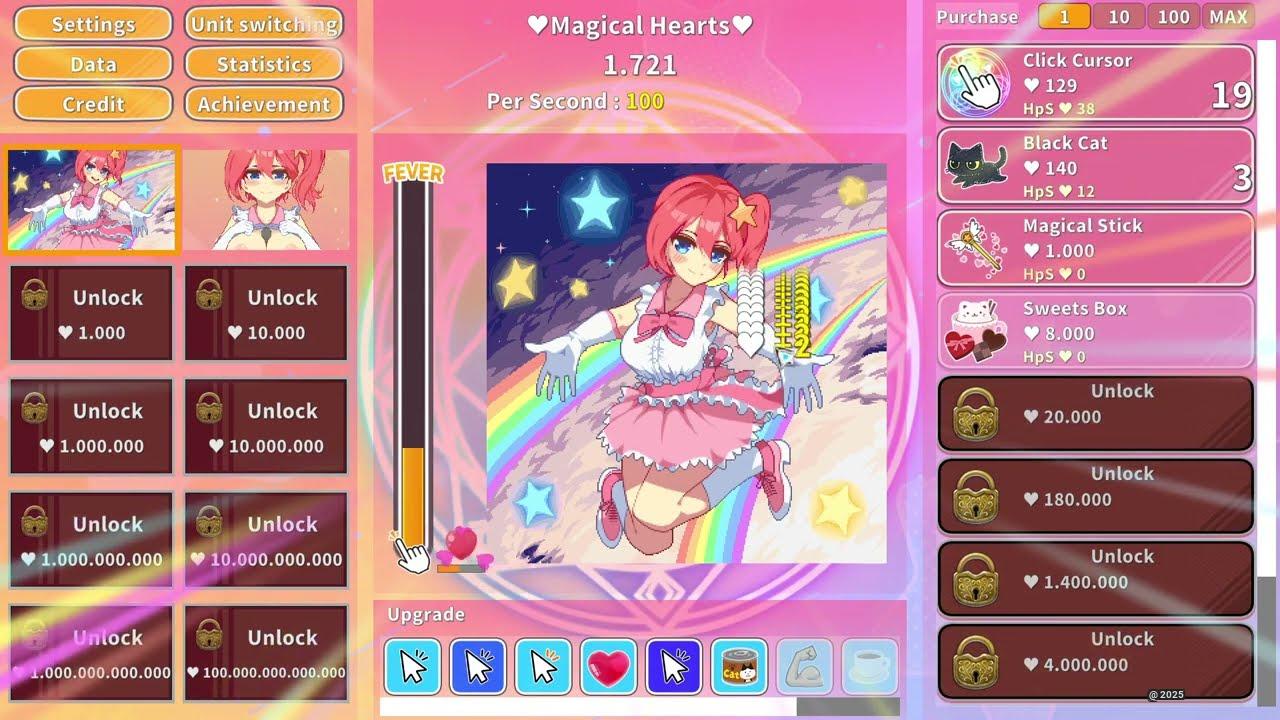Enable MAX purchase mode

pyautogui.click(x=1228, y=16)
